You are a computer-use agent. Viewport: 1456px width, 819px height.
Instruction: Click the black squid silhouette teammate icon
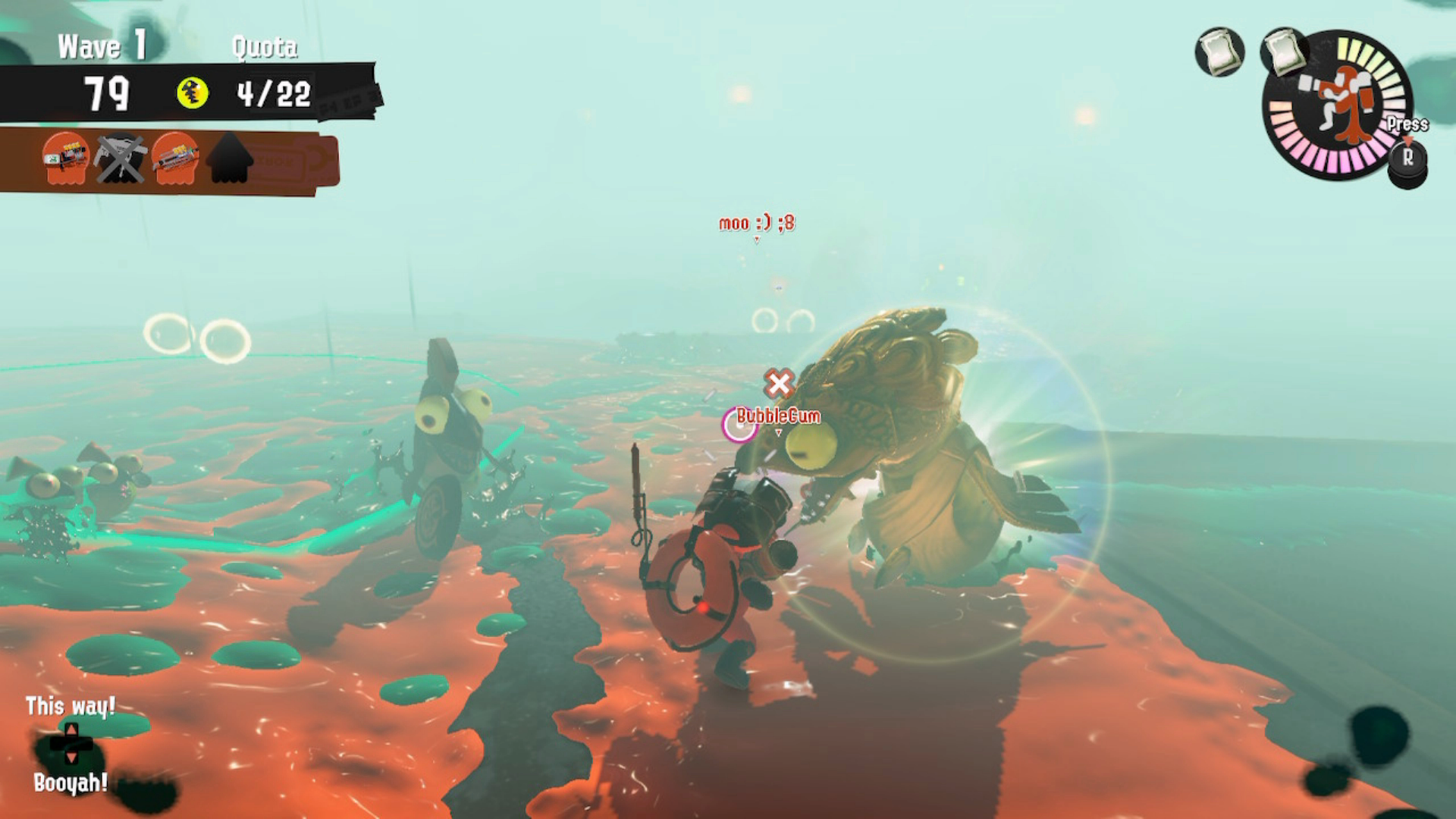tap(230, 159)
